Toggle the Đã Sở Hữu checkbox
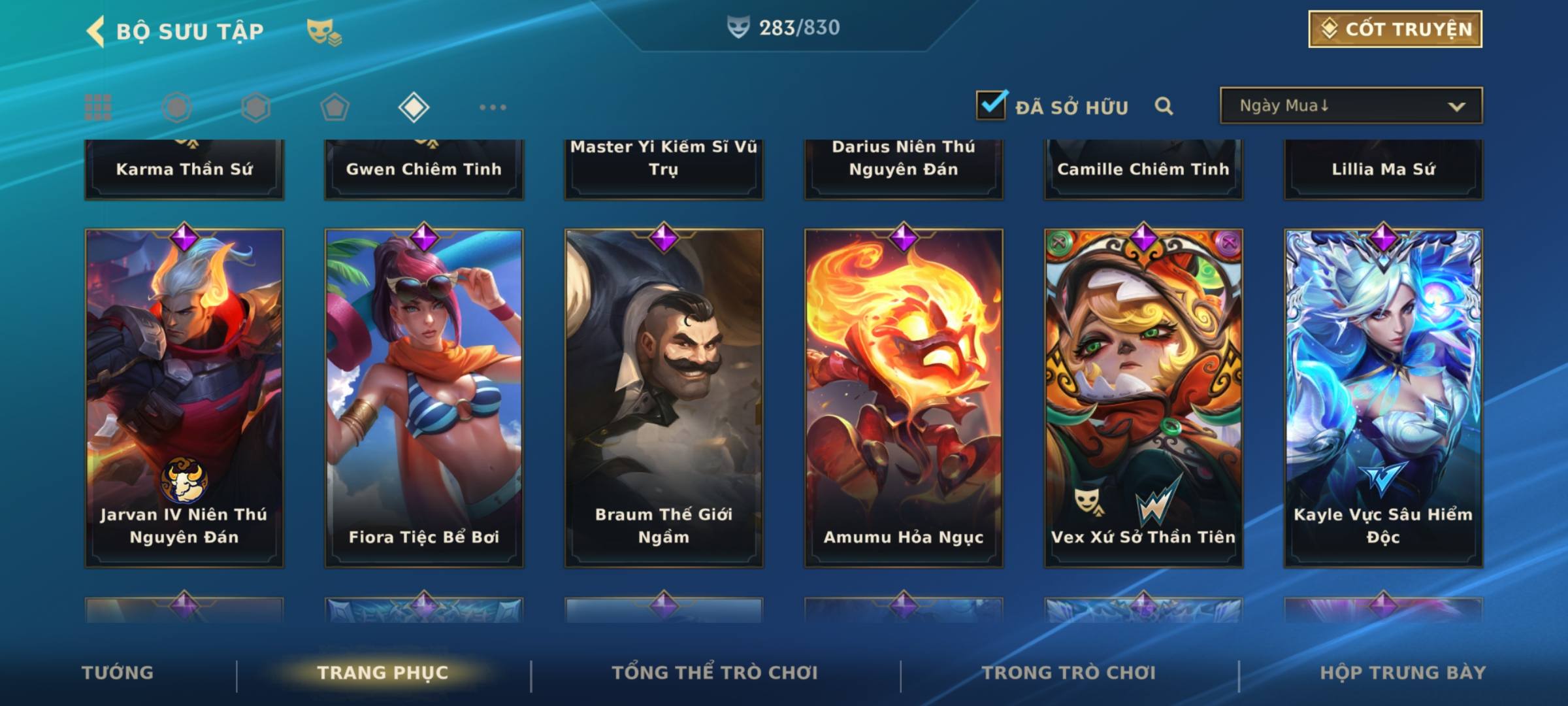1568x706 pixels. click(x=991, y=105)
